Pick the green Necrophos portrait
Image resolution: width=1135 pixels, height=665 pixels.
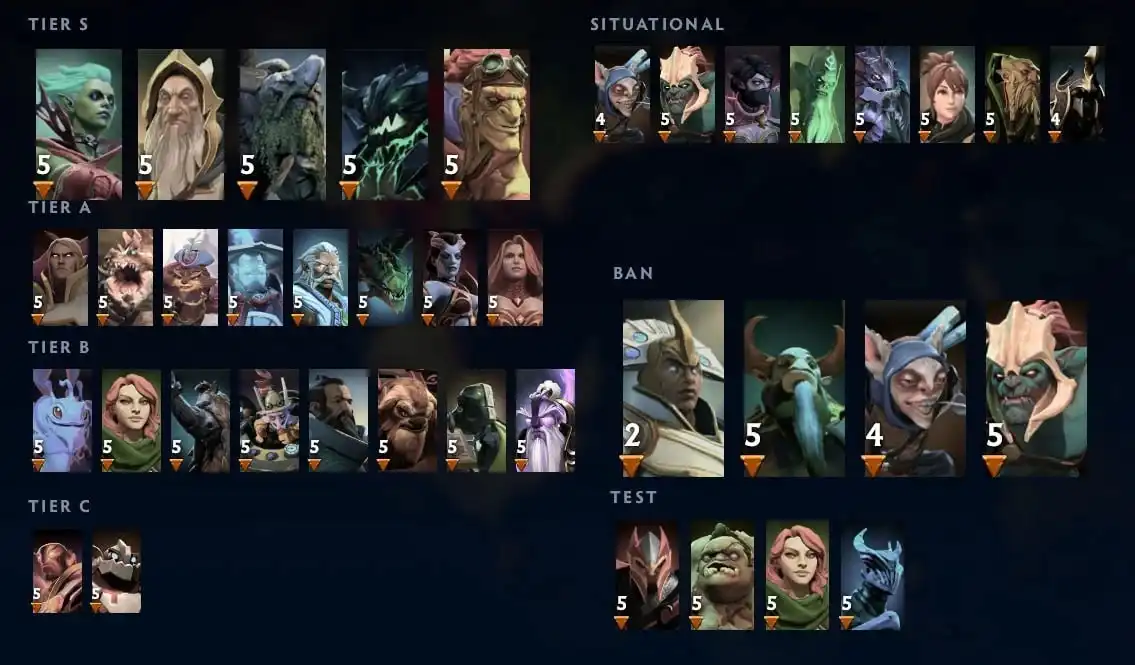pyautogui.click(x=817, y=94)
